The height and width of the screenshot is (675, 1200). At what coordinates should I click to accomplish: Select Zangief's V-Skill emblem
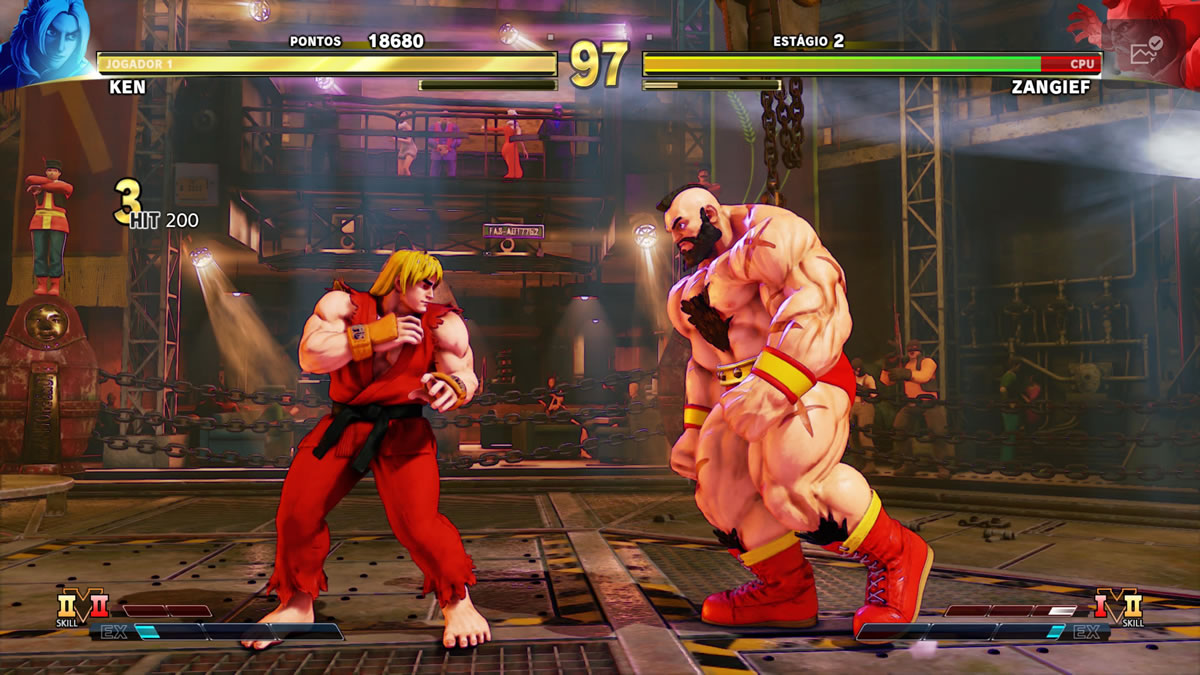pos(1117,606)
